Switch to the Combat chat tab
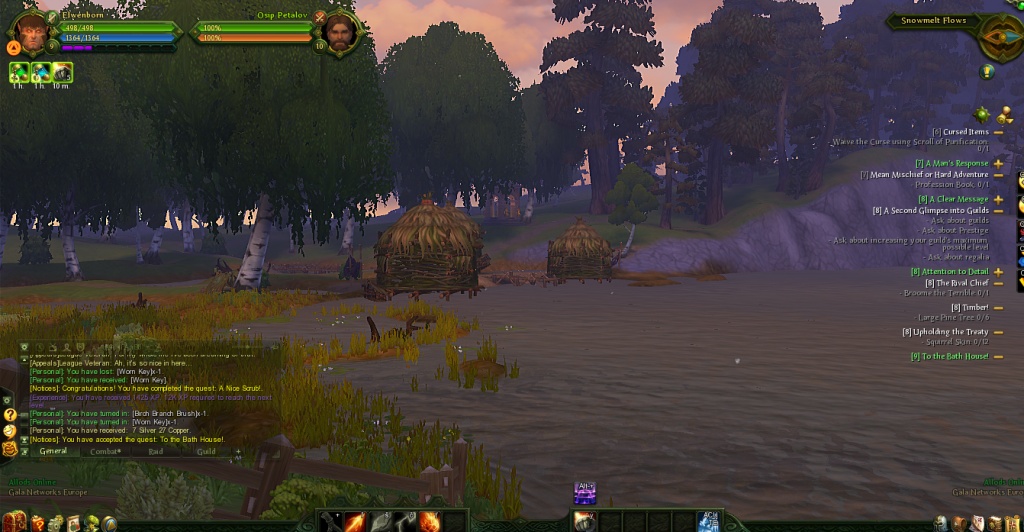This screenshot has height=532, width=1024. click(x=106, y=451)
